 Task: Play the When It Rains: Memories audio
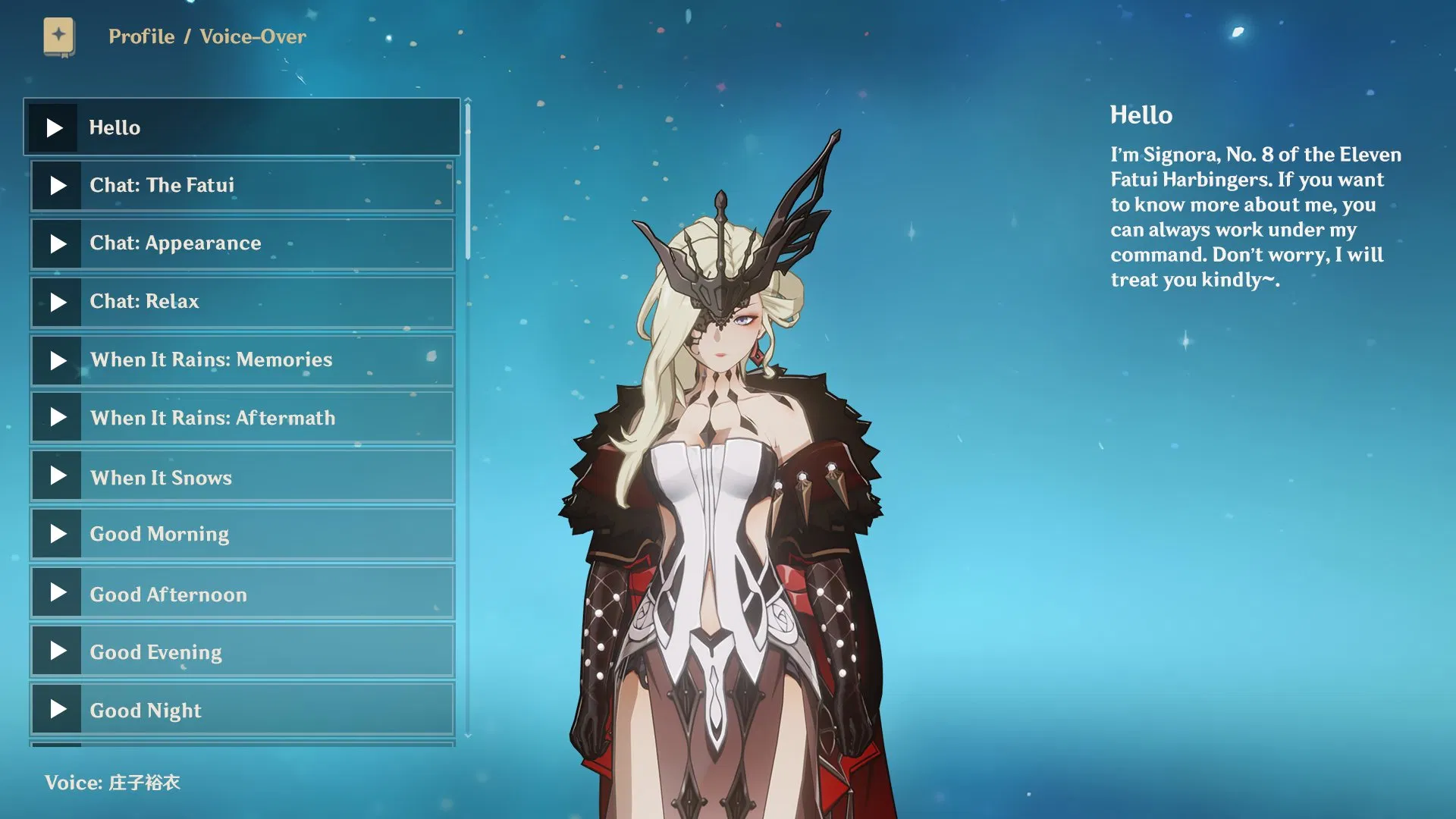click(57, 360)
